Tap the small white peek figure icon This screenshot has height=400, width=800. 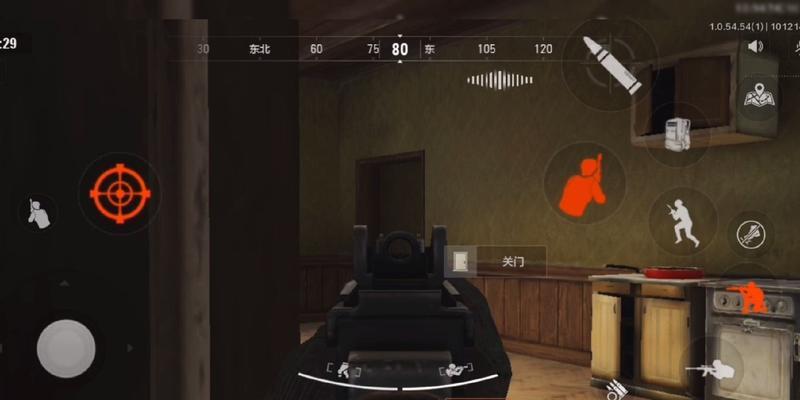point(37,212)
